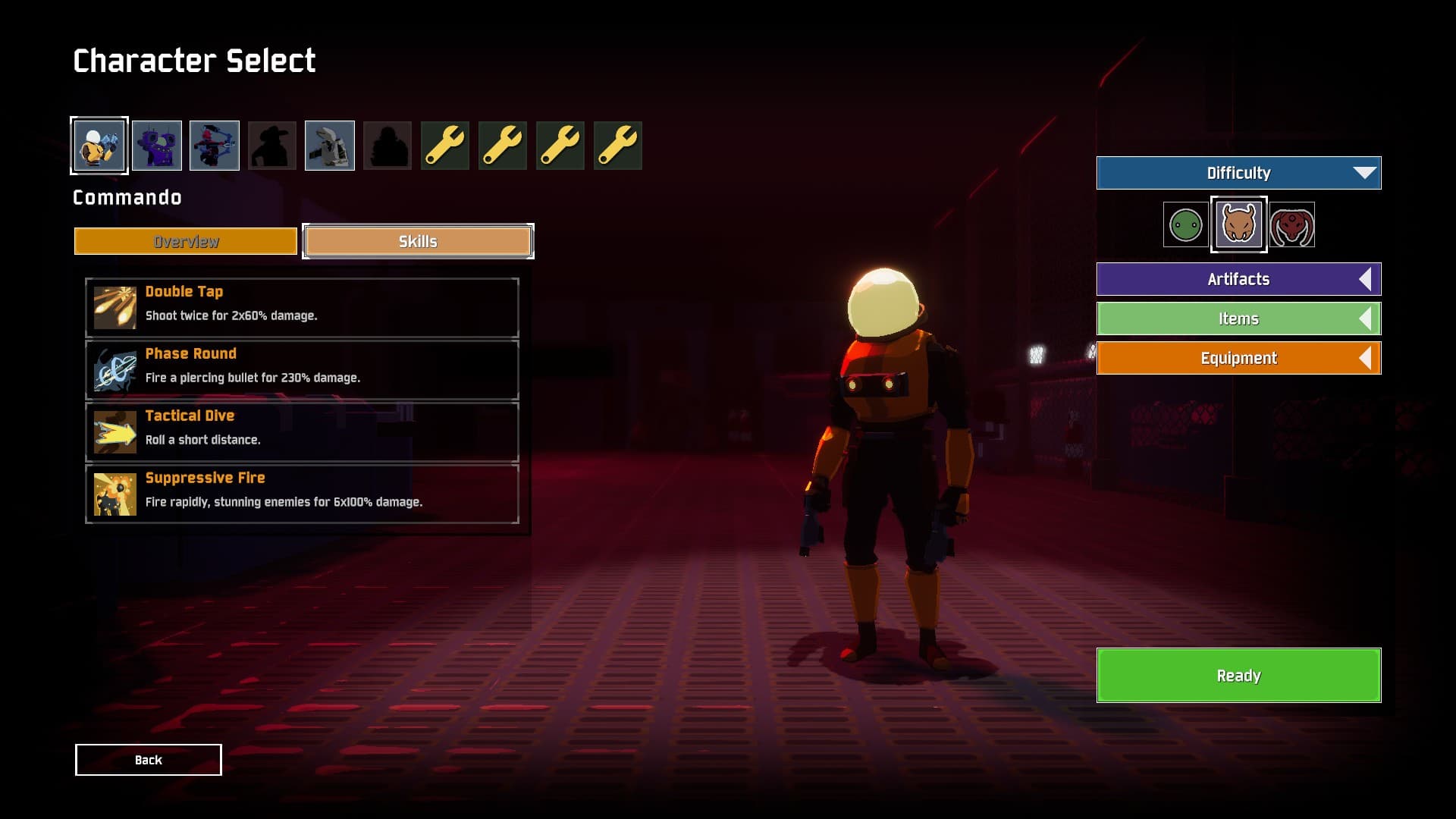The height and width of the screenshot is (819, 1456).
Task: Click the Back button
Action: (x=148, y=759)
